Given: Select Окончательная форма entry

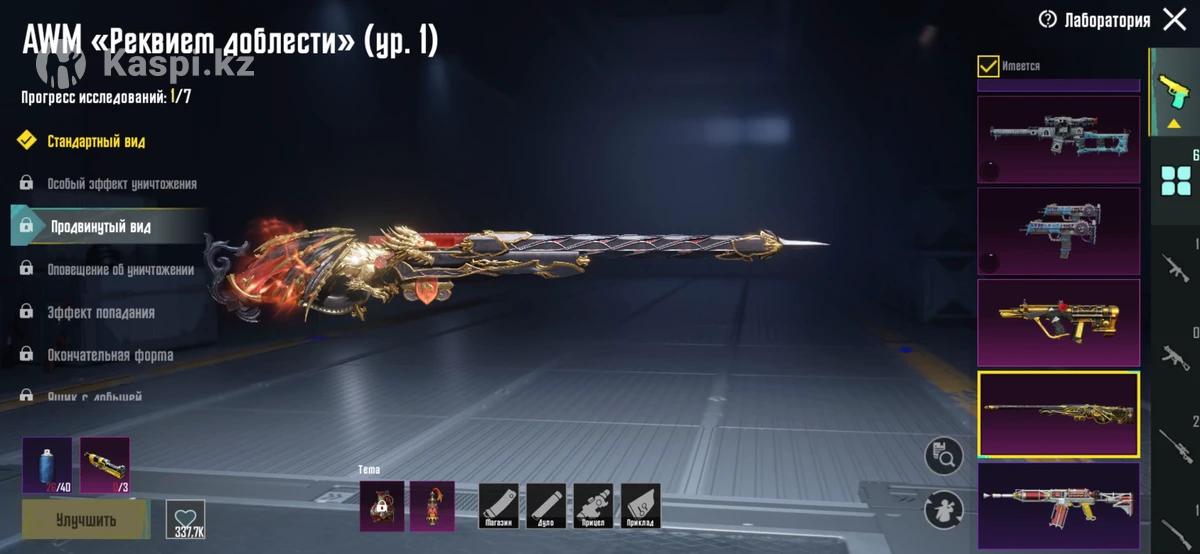Looking at the screenshot, I should tap(110, 355).
